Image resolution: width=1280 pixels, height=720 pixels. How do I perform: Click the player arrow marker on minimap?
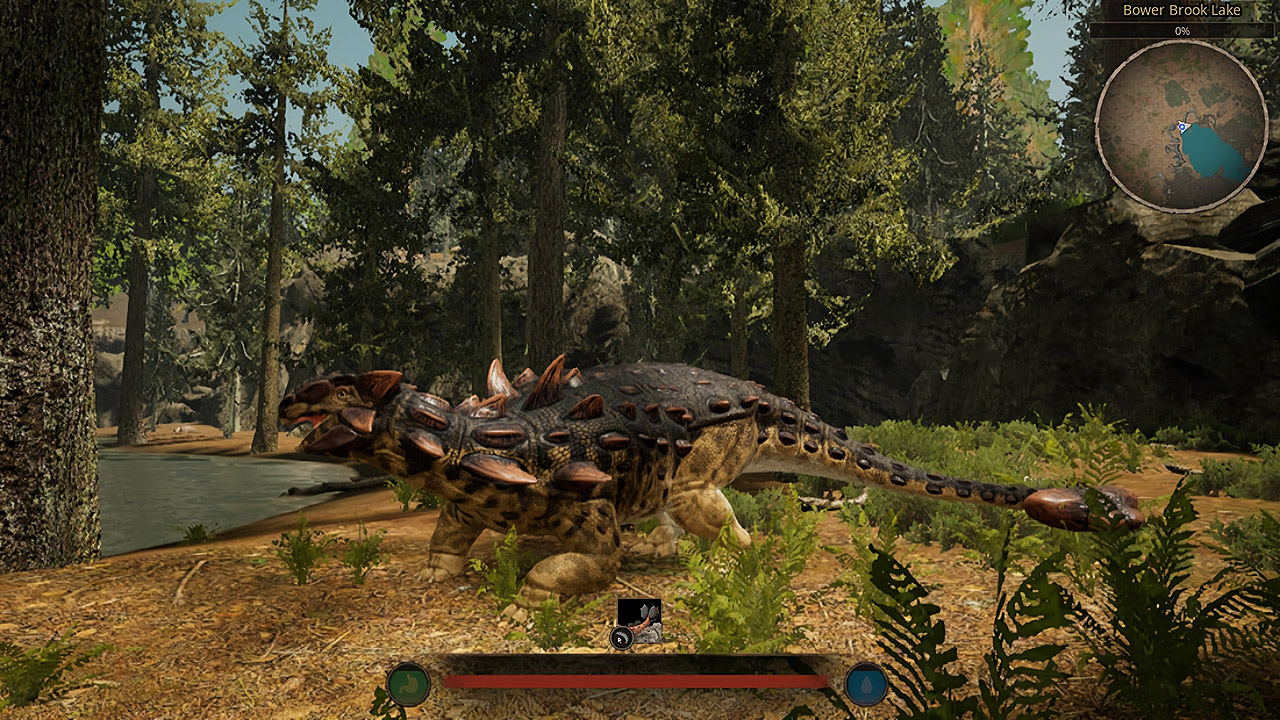click(1180, 126)
